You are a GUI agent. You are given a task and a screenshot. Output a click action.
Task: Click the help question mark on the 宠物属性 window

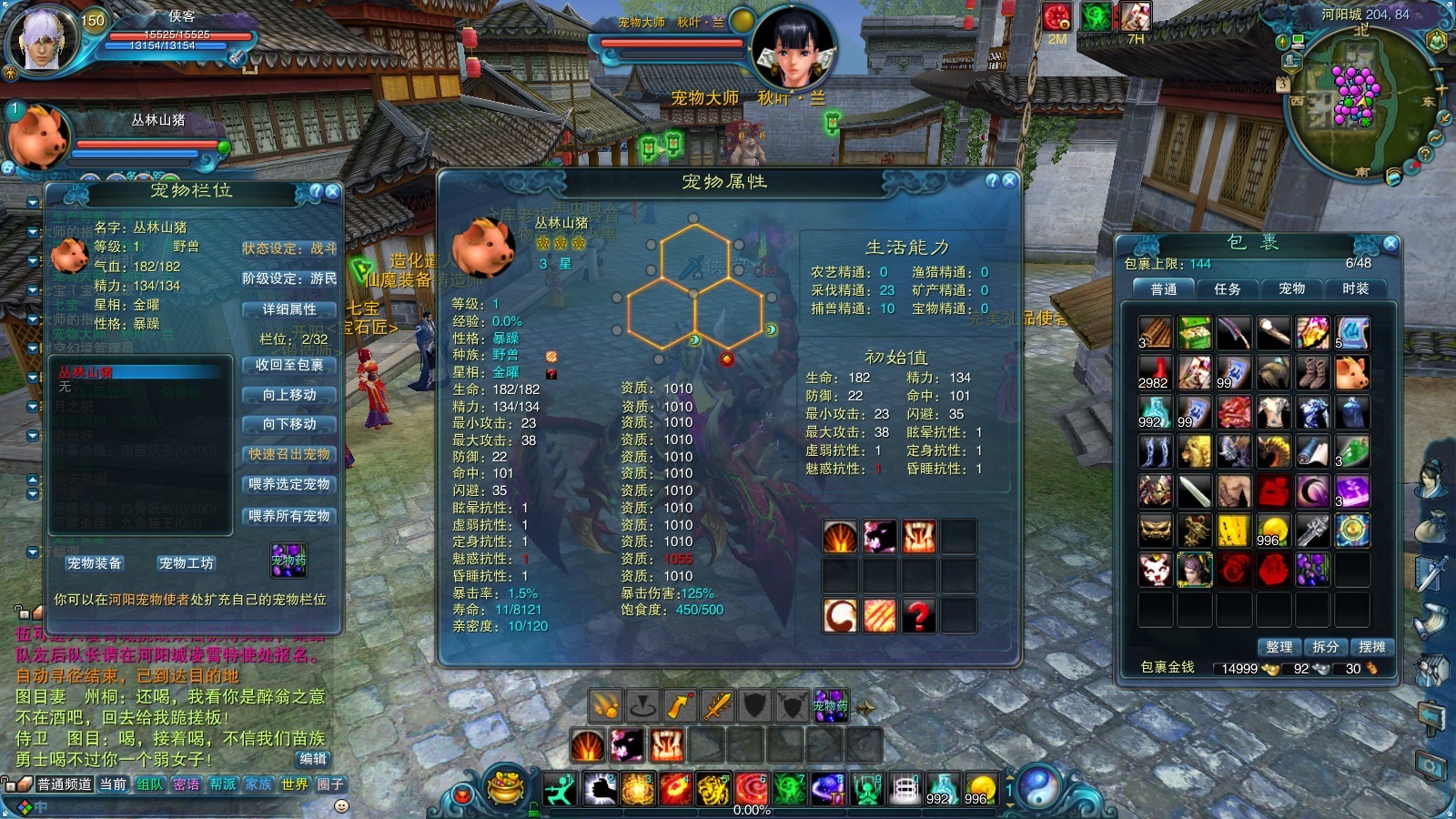[992, 181]
